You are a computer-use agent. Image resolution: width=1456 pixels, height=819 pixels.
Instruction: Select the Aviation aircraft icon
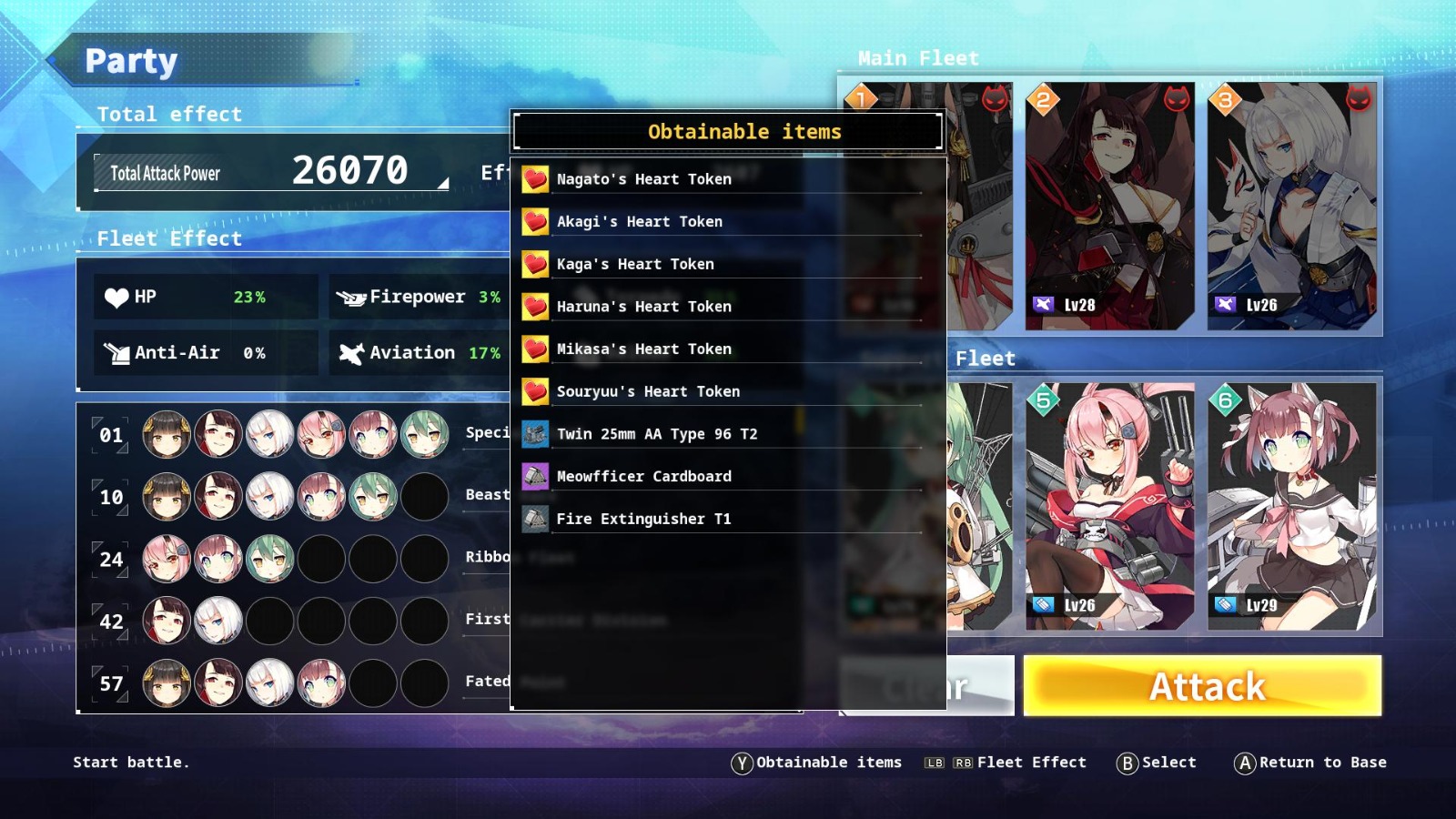pos(351,353)
